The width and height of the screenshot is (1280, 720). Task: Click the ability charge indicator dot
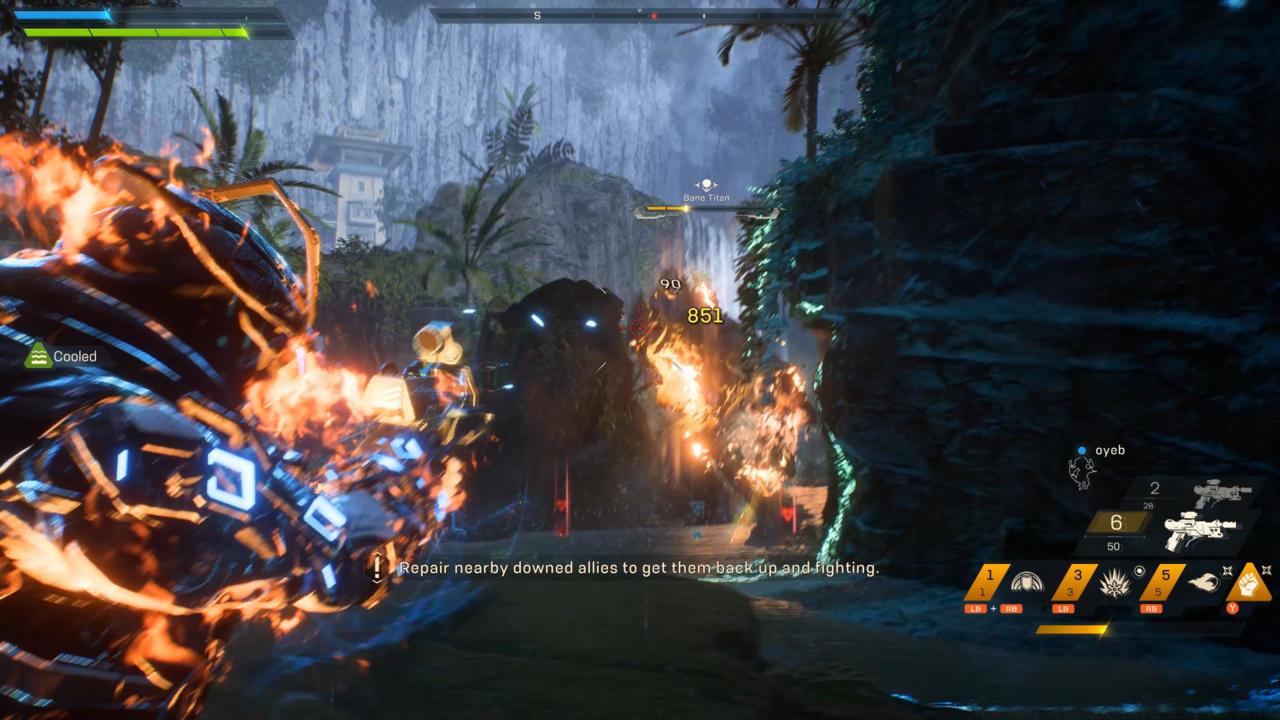tap(1141, 570)
